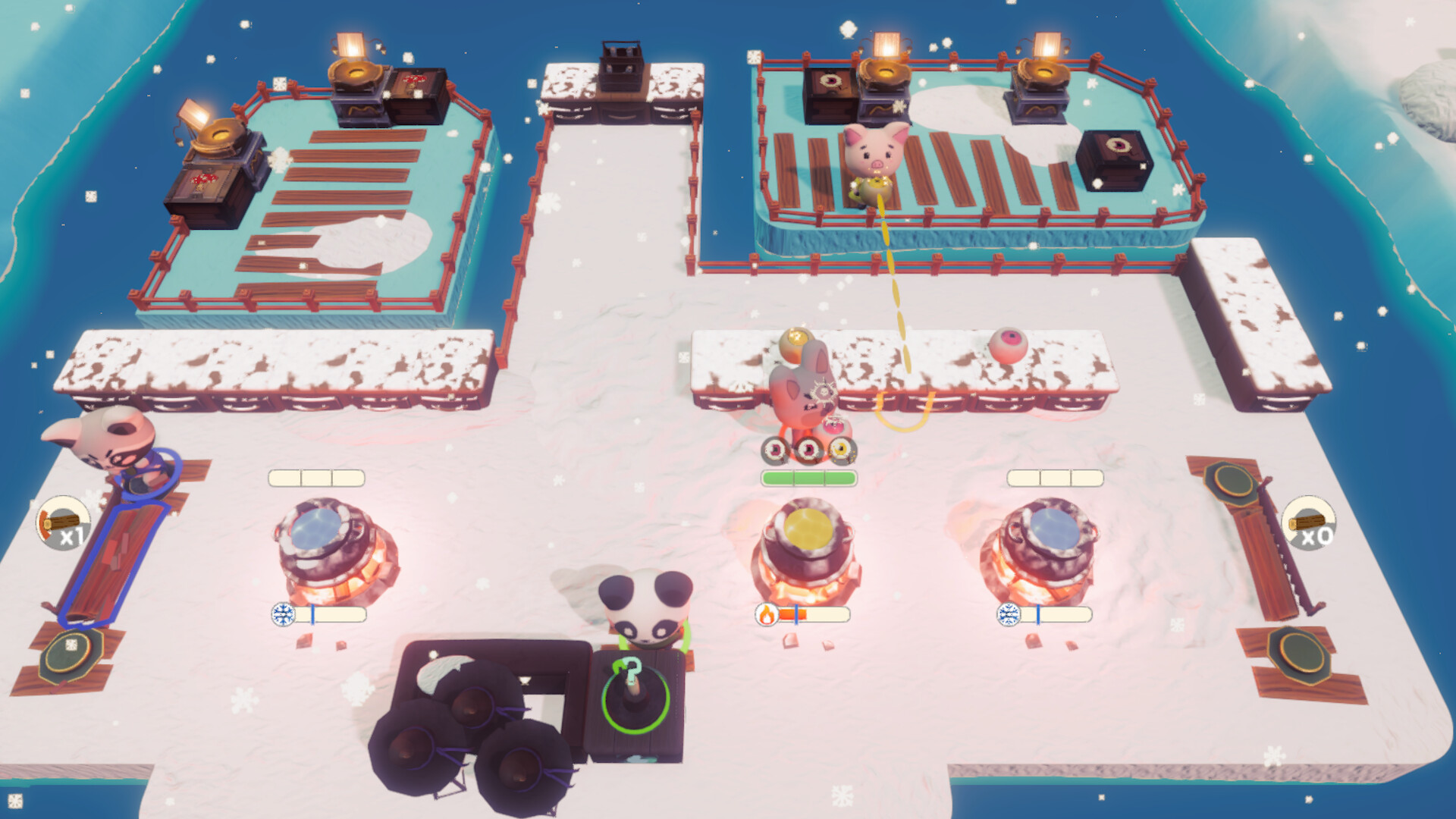
Task: Select the wood log icon showing x1 count
Action: (x=63, y=523)
